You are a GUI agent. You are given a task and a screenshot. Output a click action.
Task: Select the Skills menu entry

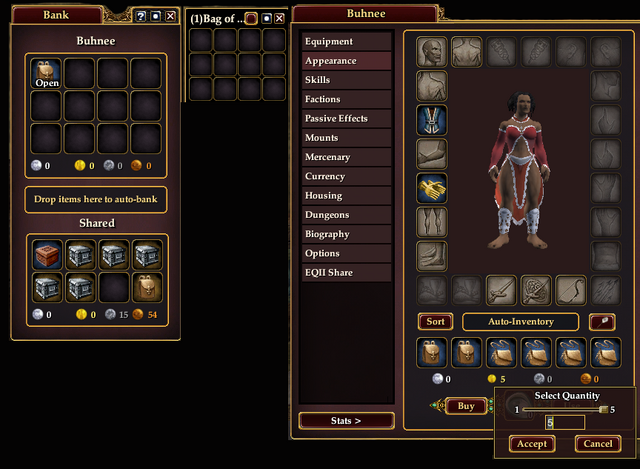pyautogui.click(x=346, y=80)
